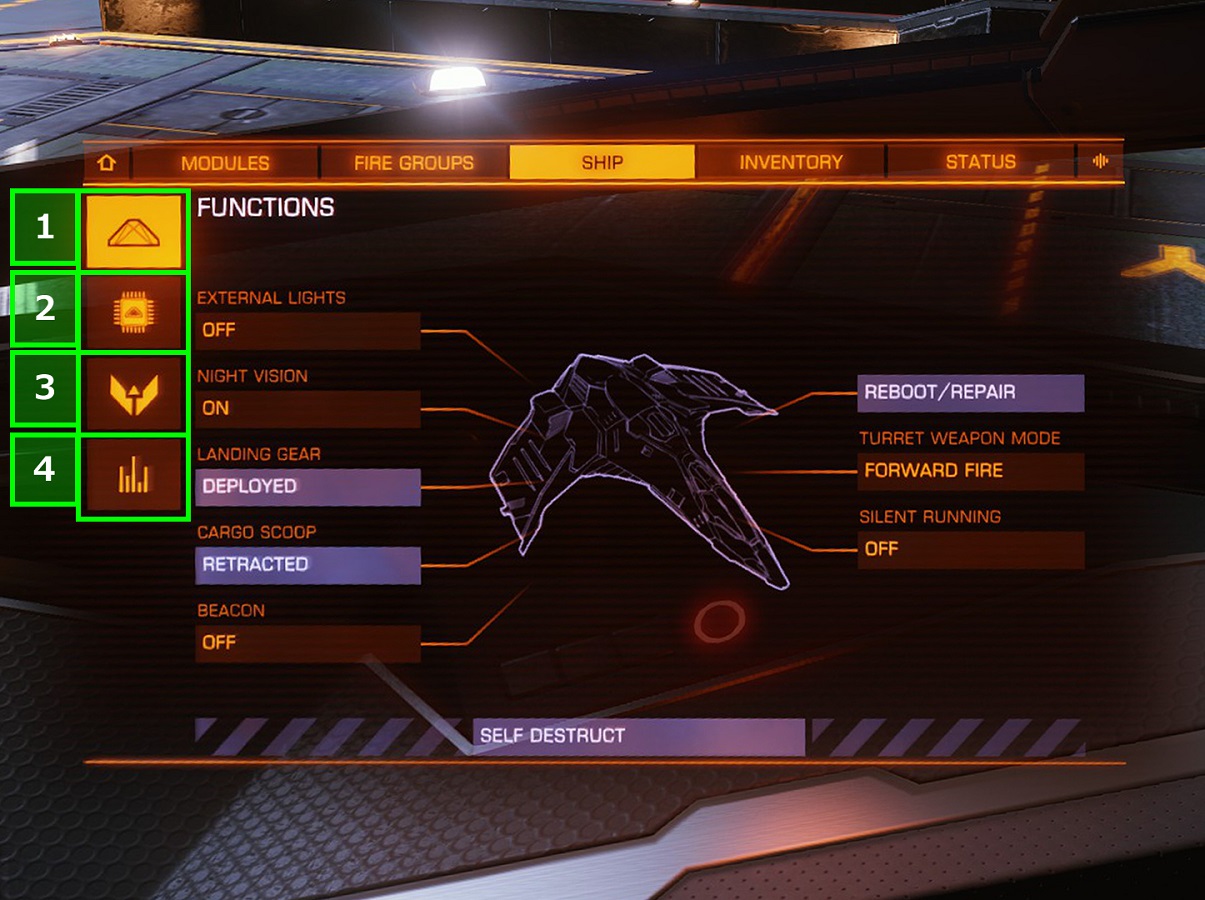Open the audio waveform tab icon

[x=1100, y=162]
